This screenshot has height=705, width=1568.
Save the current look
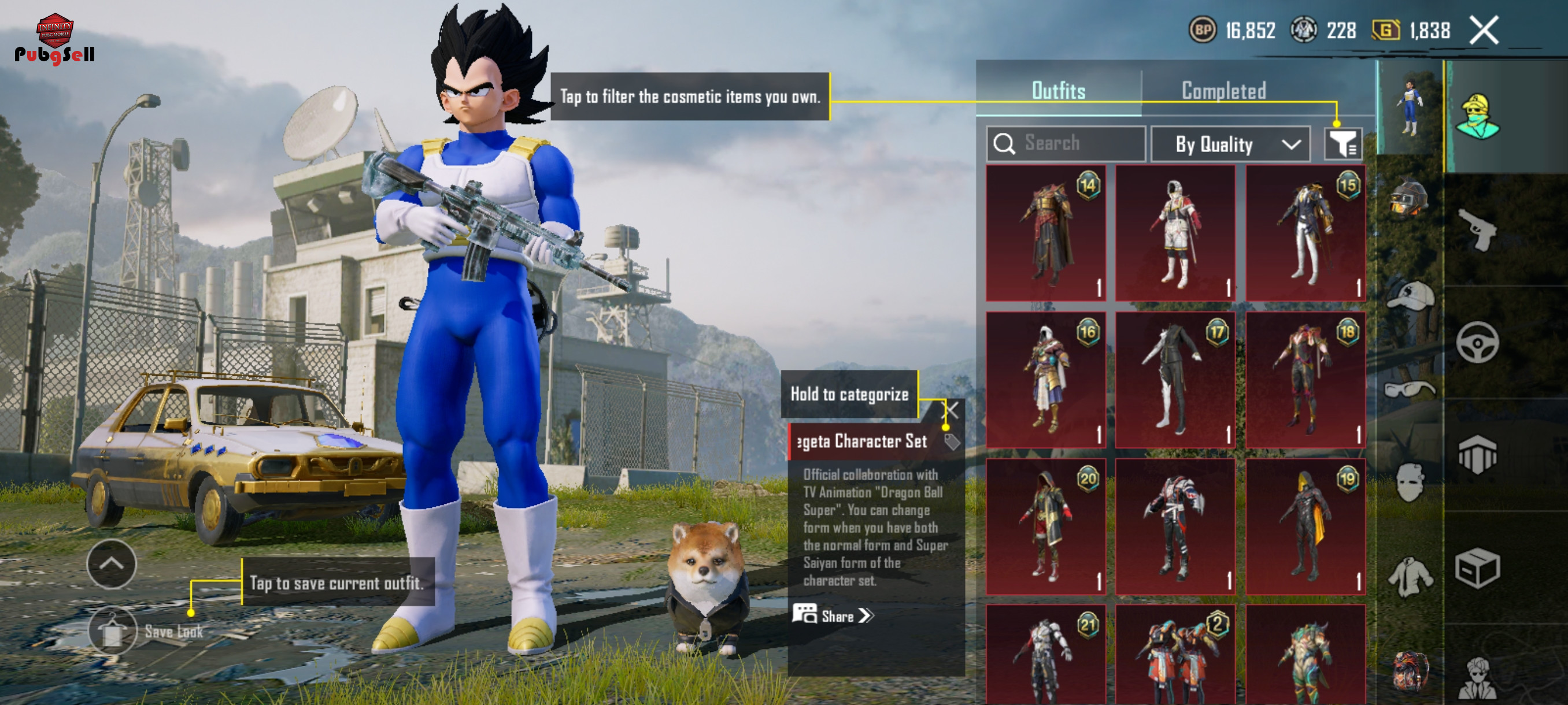click(113, 631)
